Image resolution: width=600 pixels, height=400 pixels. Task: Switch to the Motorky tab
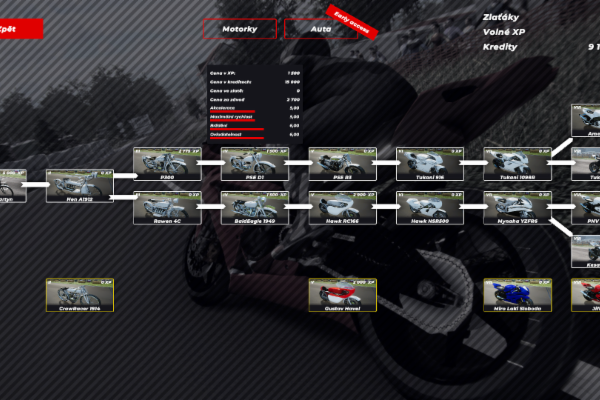point(239,29)
